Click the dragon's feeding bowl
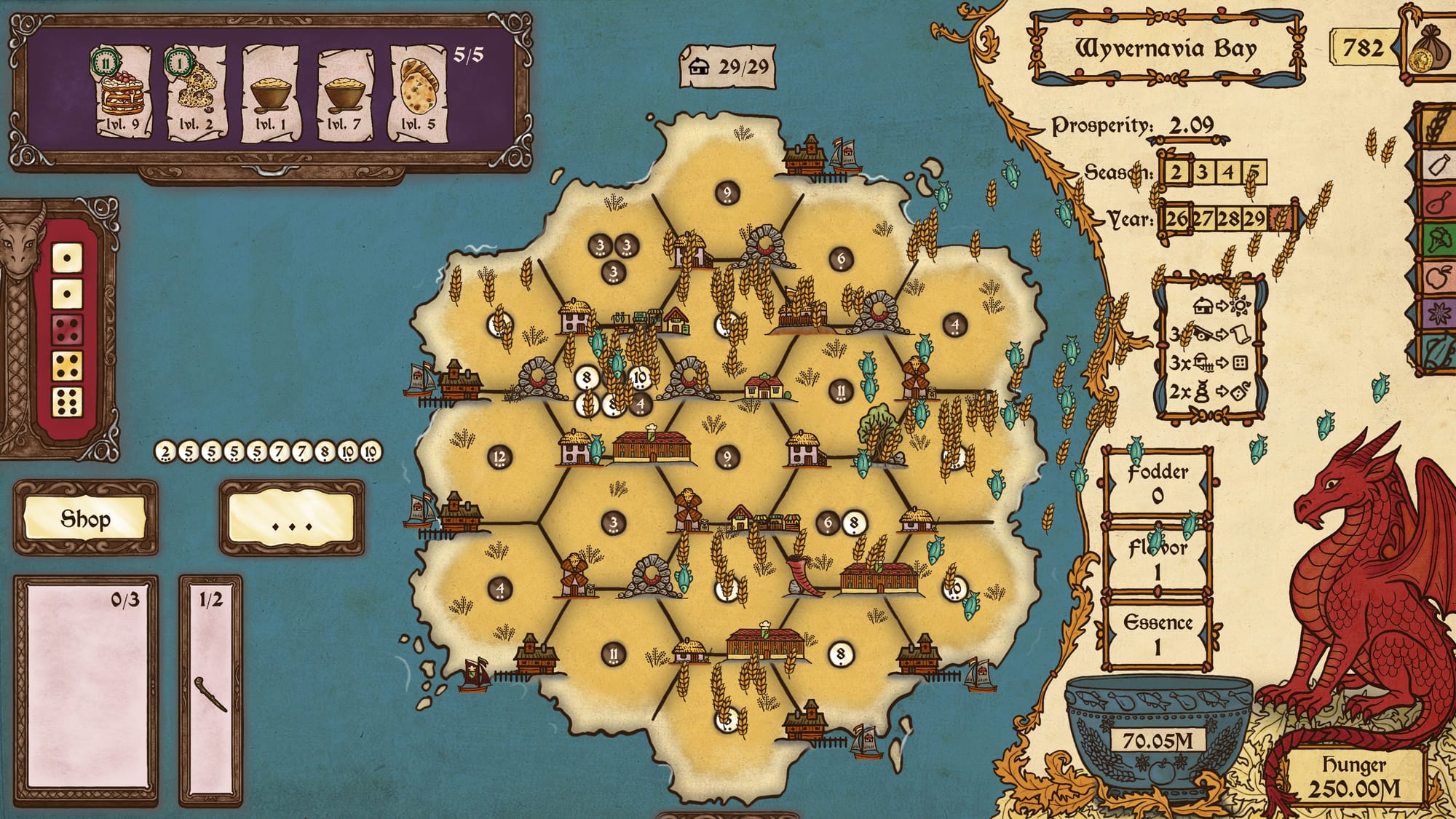The image size is (1456, 819). (1158, 735)
